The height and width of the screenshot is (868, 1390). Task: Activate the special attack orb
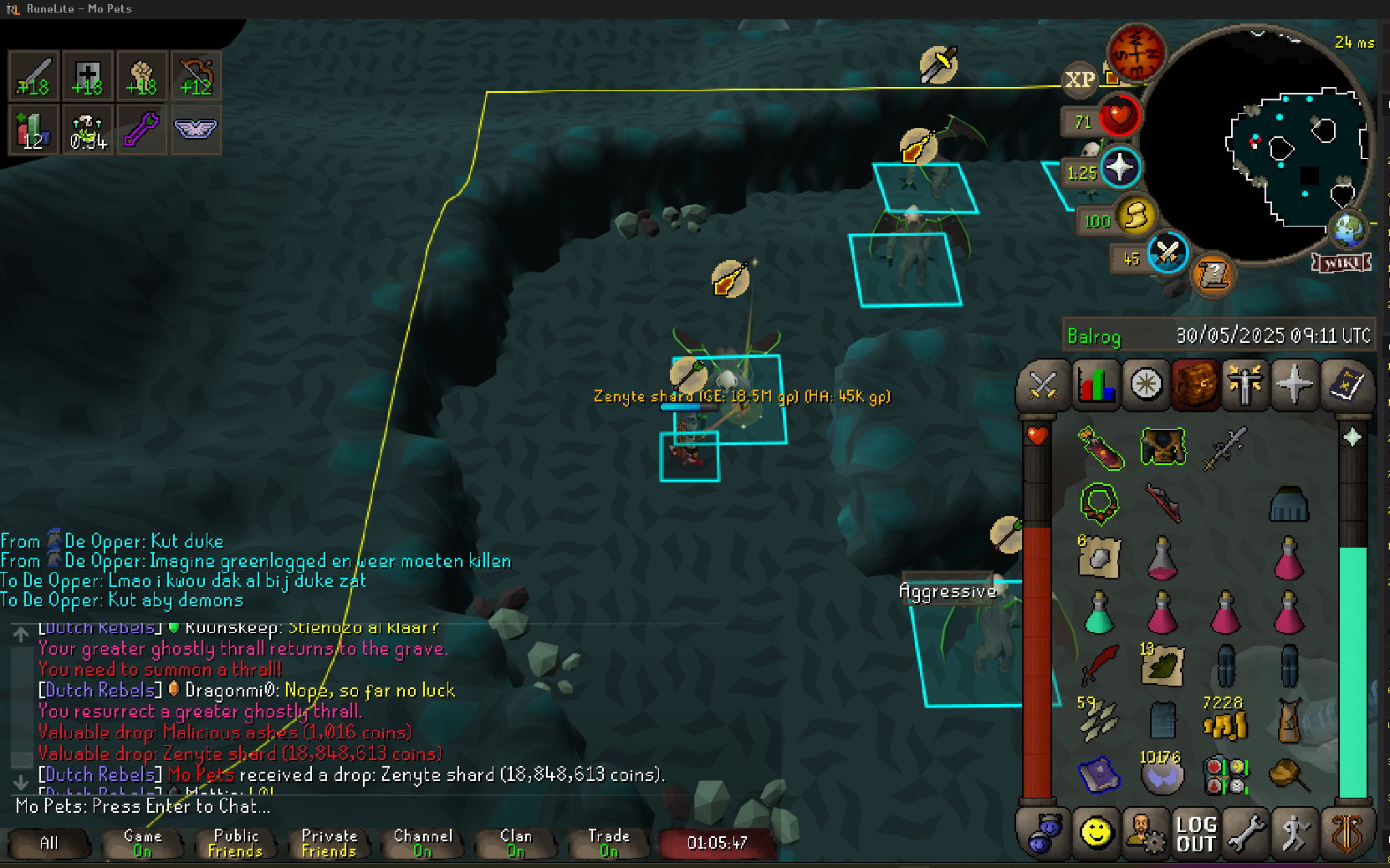click(x=1168, y=253)
